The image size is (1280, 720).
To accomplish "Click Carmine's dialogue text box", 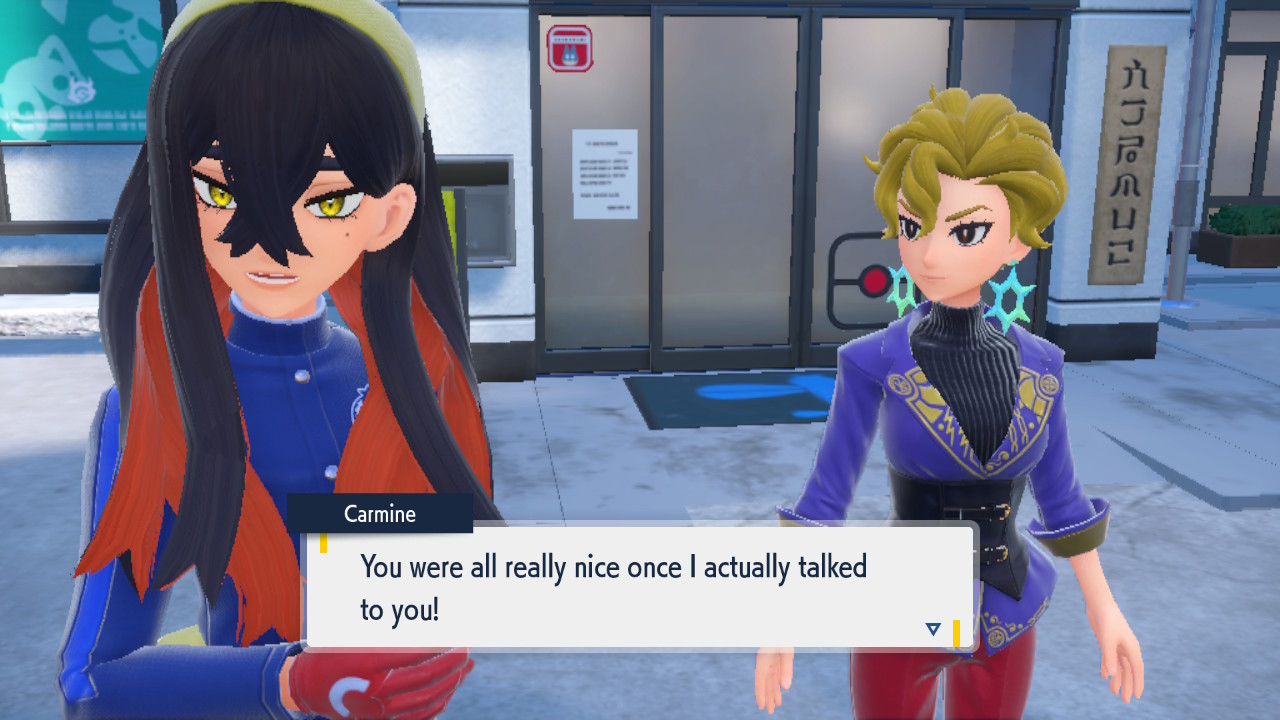I will point(640,586).
